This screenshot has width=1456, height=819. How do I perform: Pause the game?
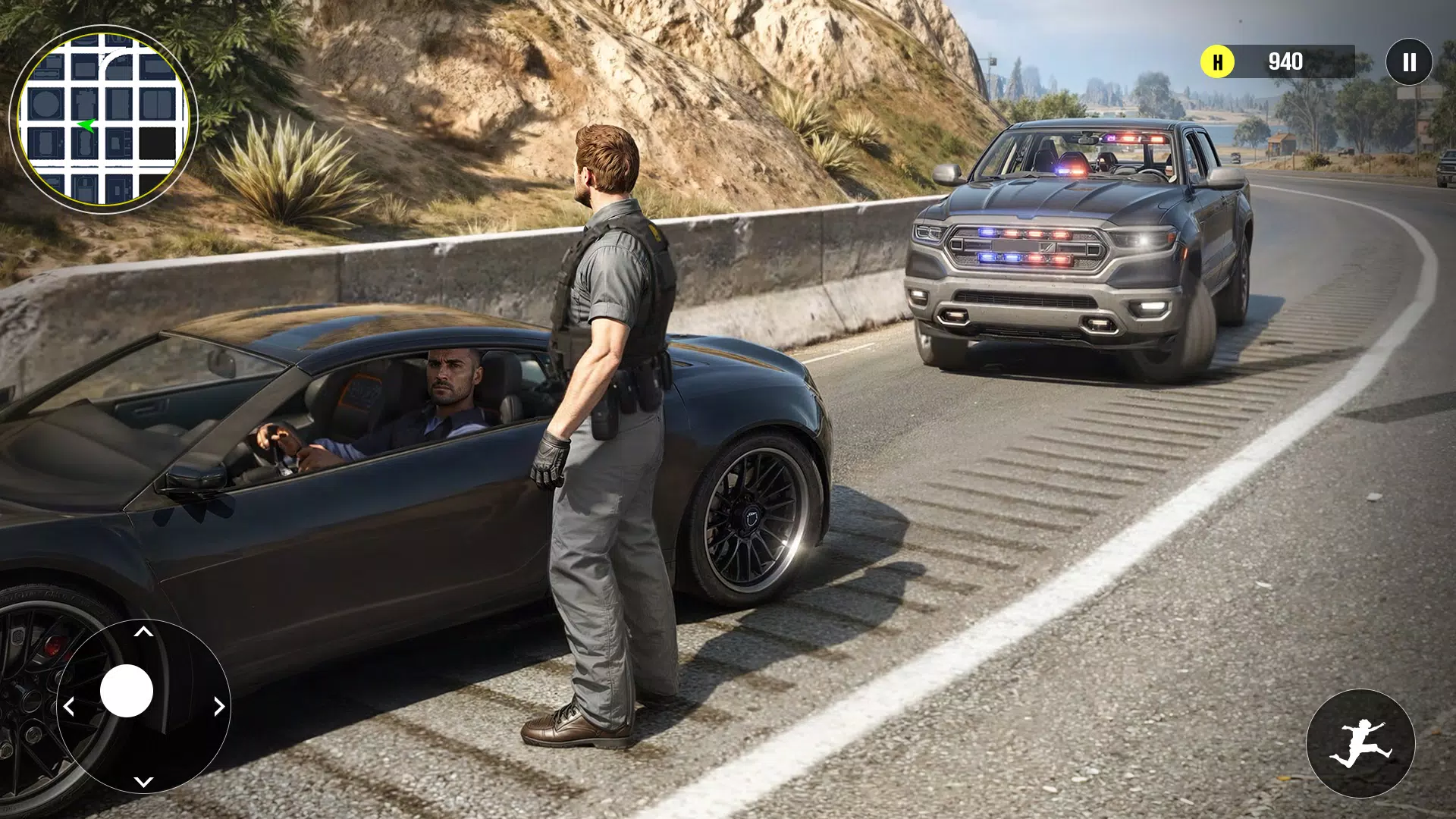tap(1408, 61)
